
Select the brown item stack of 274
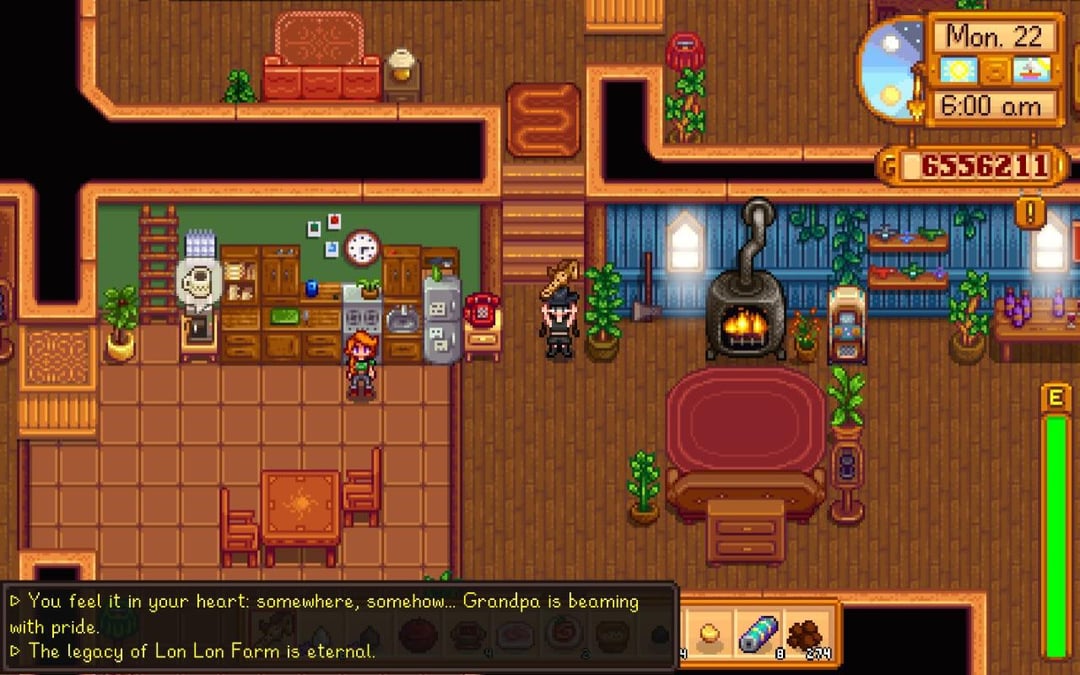tap(807, 632)
